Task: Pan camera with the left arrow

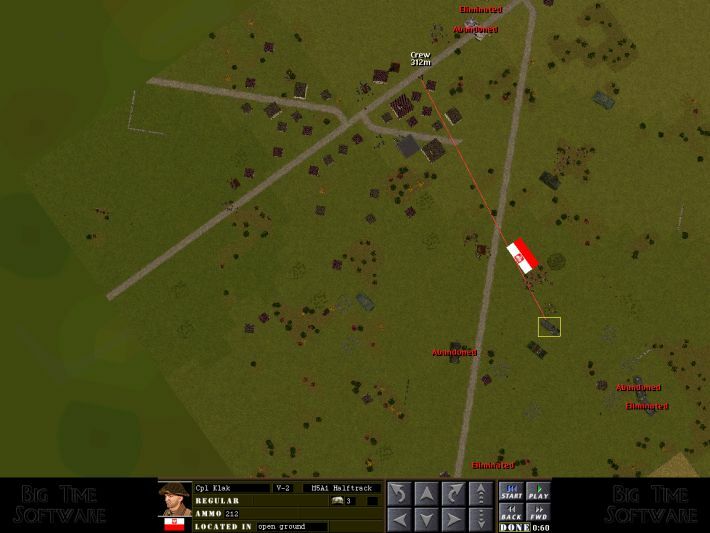Action: 398,519
